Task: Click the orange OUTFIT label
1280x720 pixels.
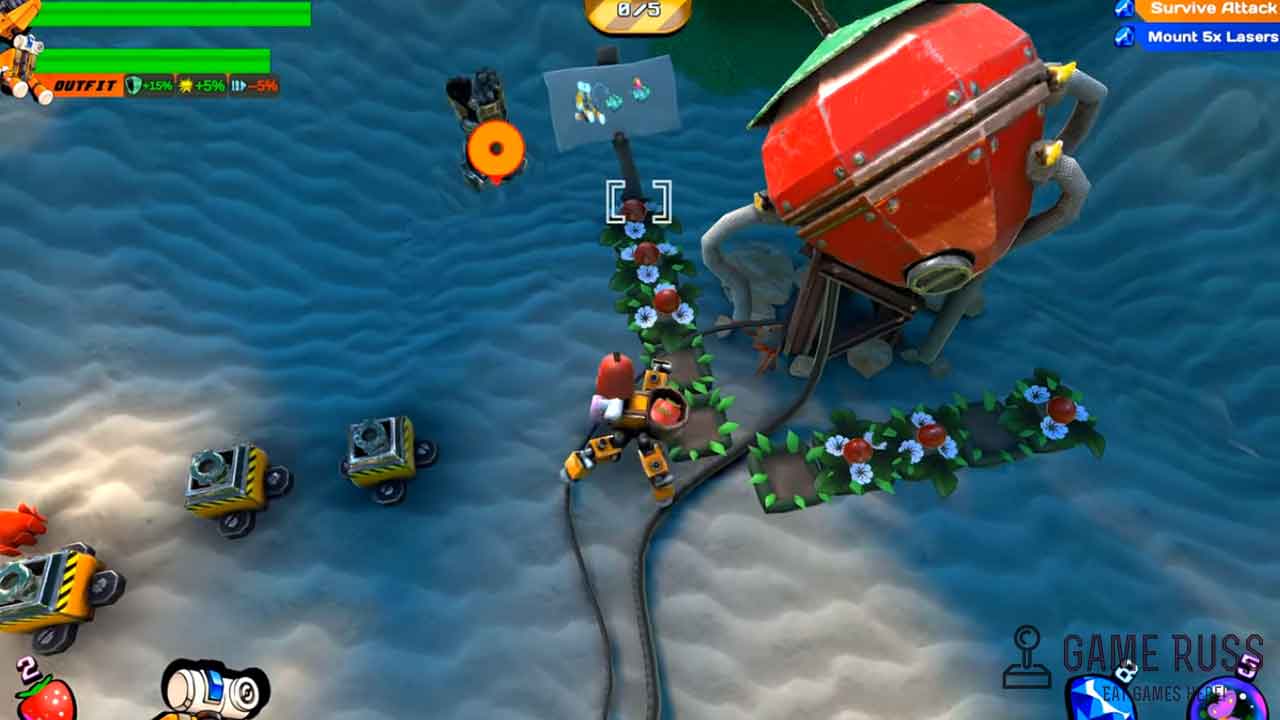Action: click(x=83, y=86)
